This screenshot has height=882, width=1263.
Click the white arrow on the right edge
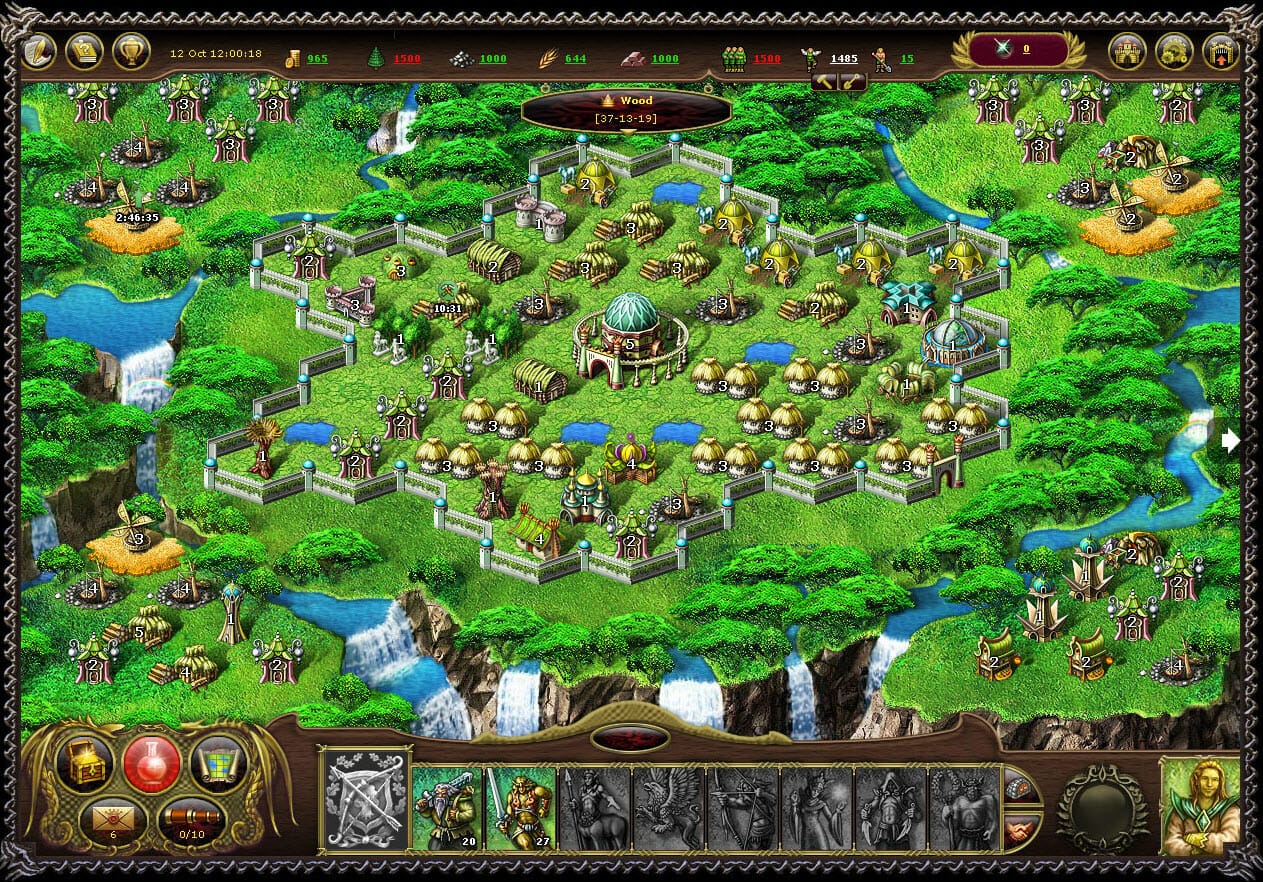pos(1231,440)
